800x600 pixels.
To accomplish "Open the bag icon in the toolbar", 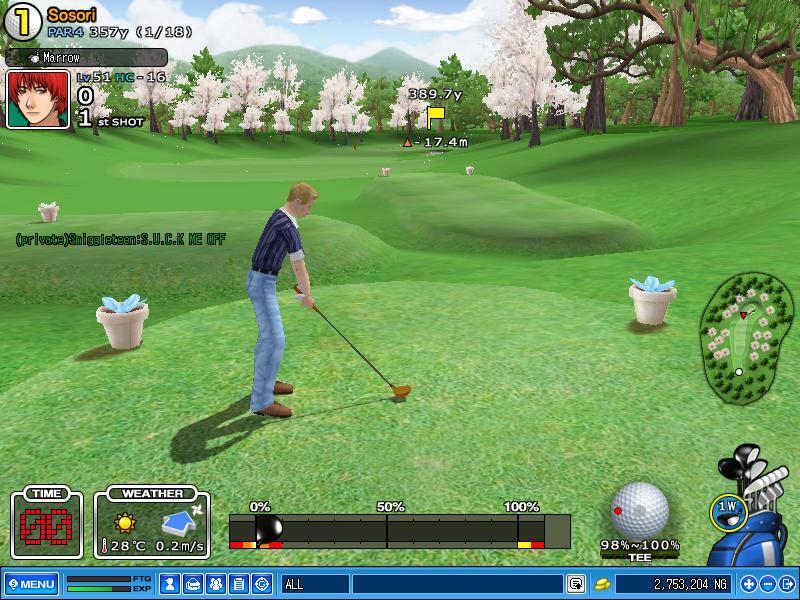I will coord(194,584).
